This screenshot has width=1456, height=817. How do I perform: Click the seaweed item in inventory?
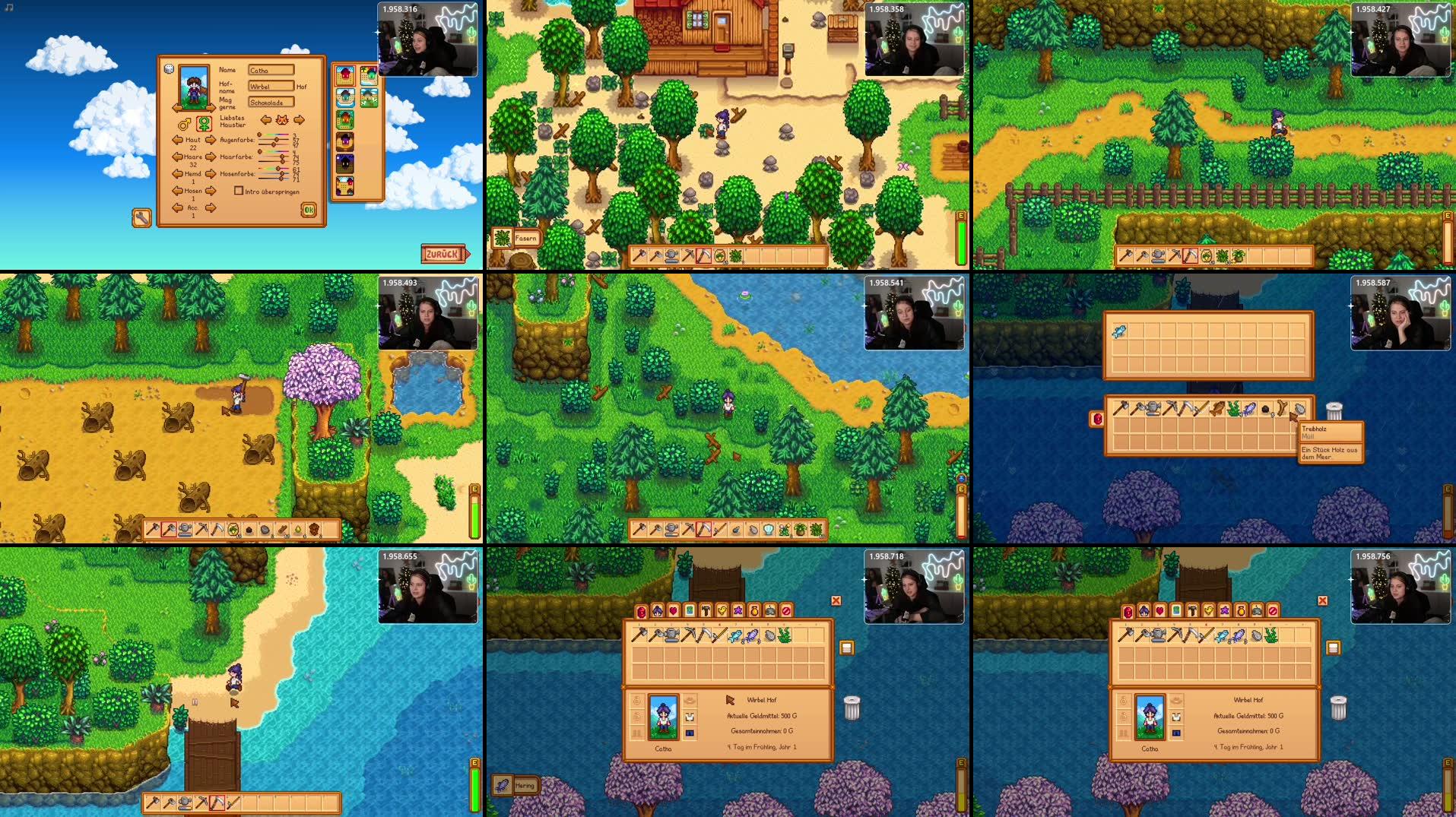tap(785, 636)
